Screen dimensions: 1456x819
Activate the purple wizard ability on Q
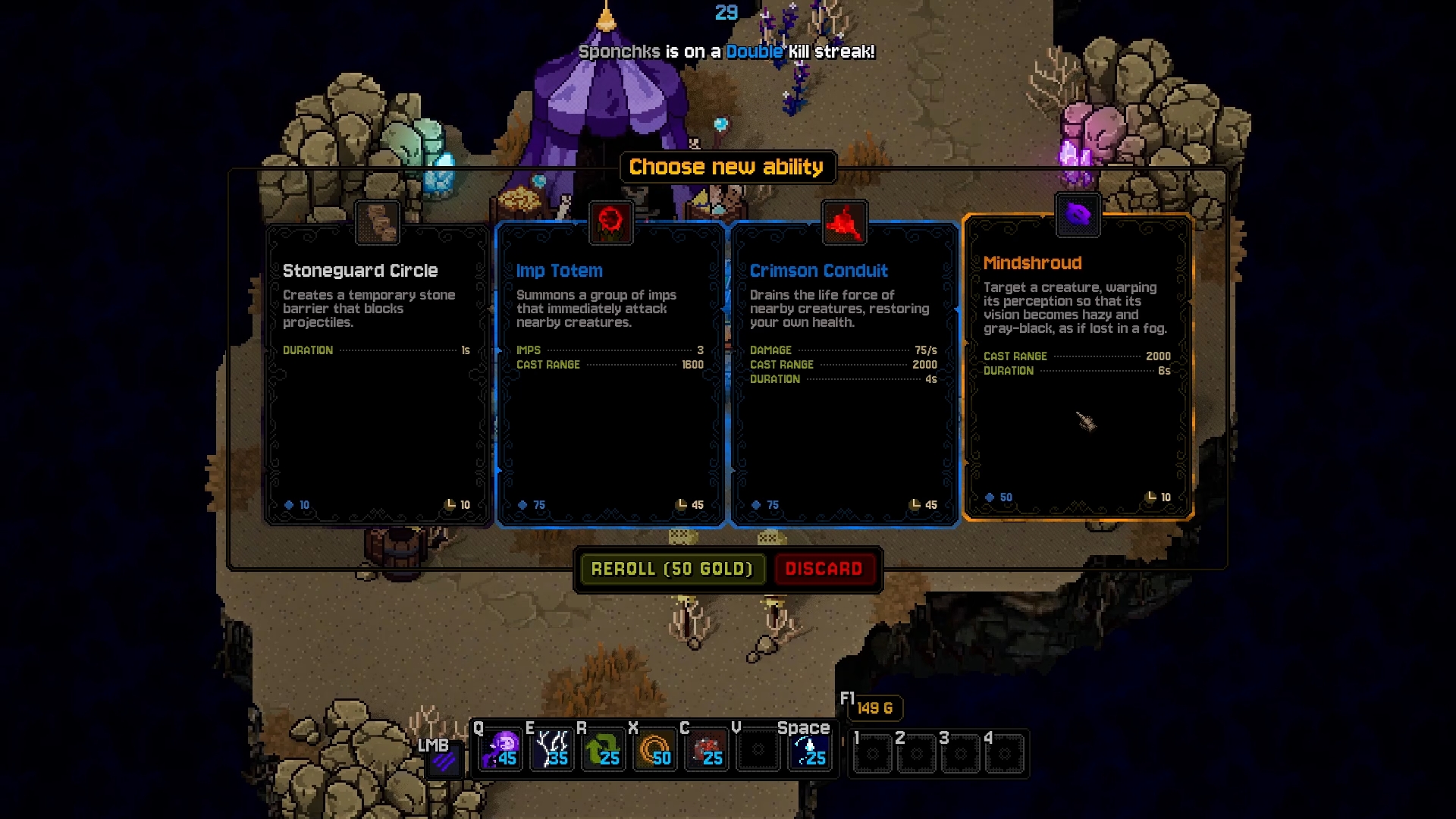[x=501, y=749]
